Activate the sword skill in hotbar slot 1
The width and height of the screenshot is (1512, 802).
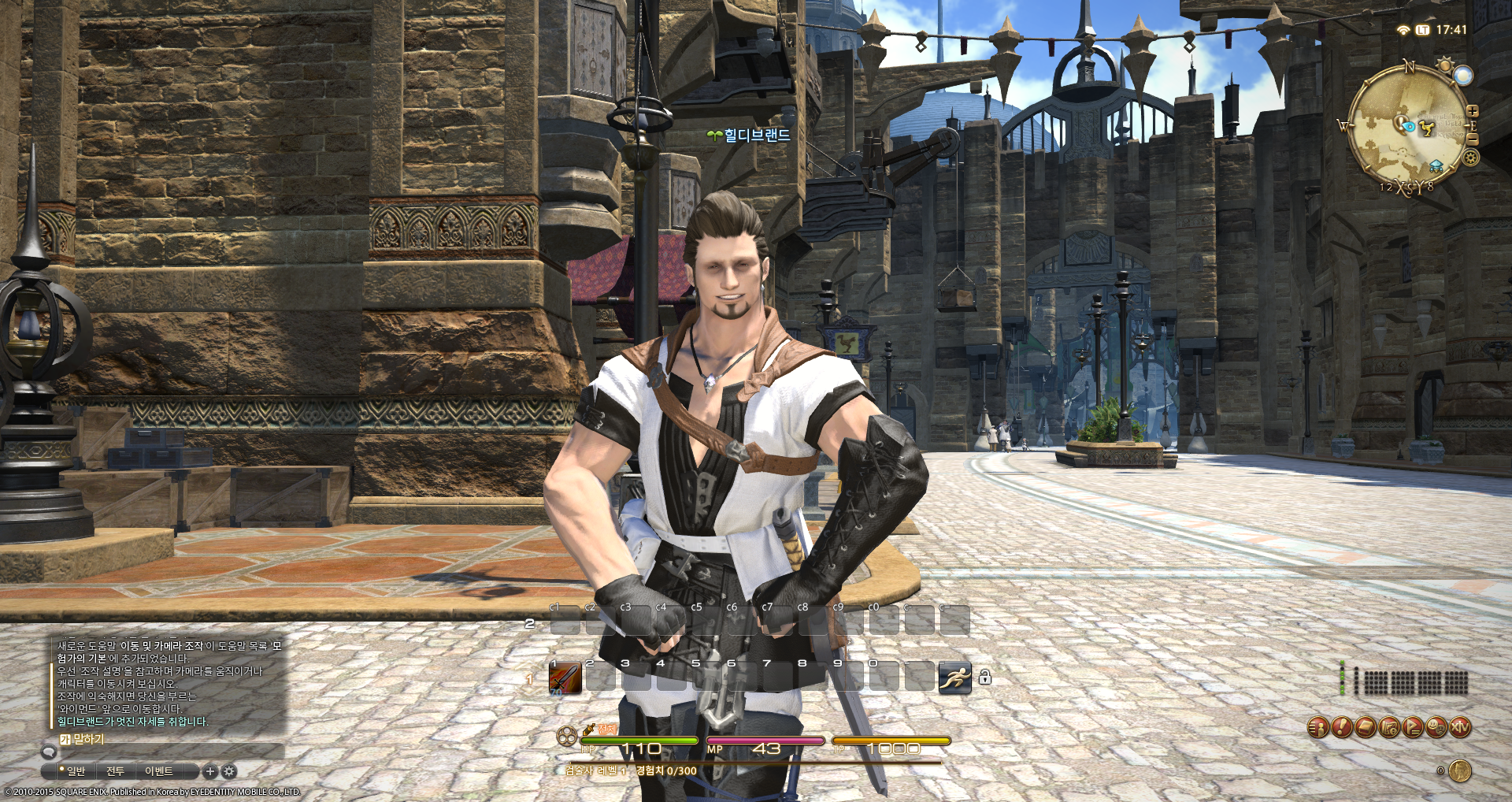[x=565, y=678]
